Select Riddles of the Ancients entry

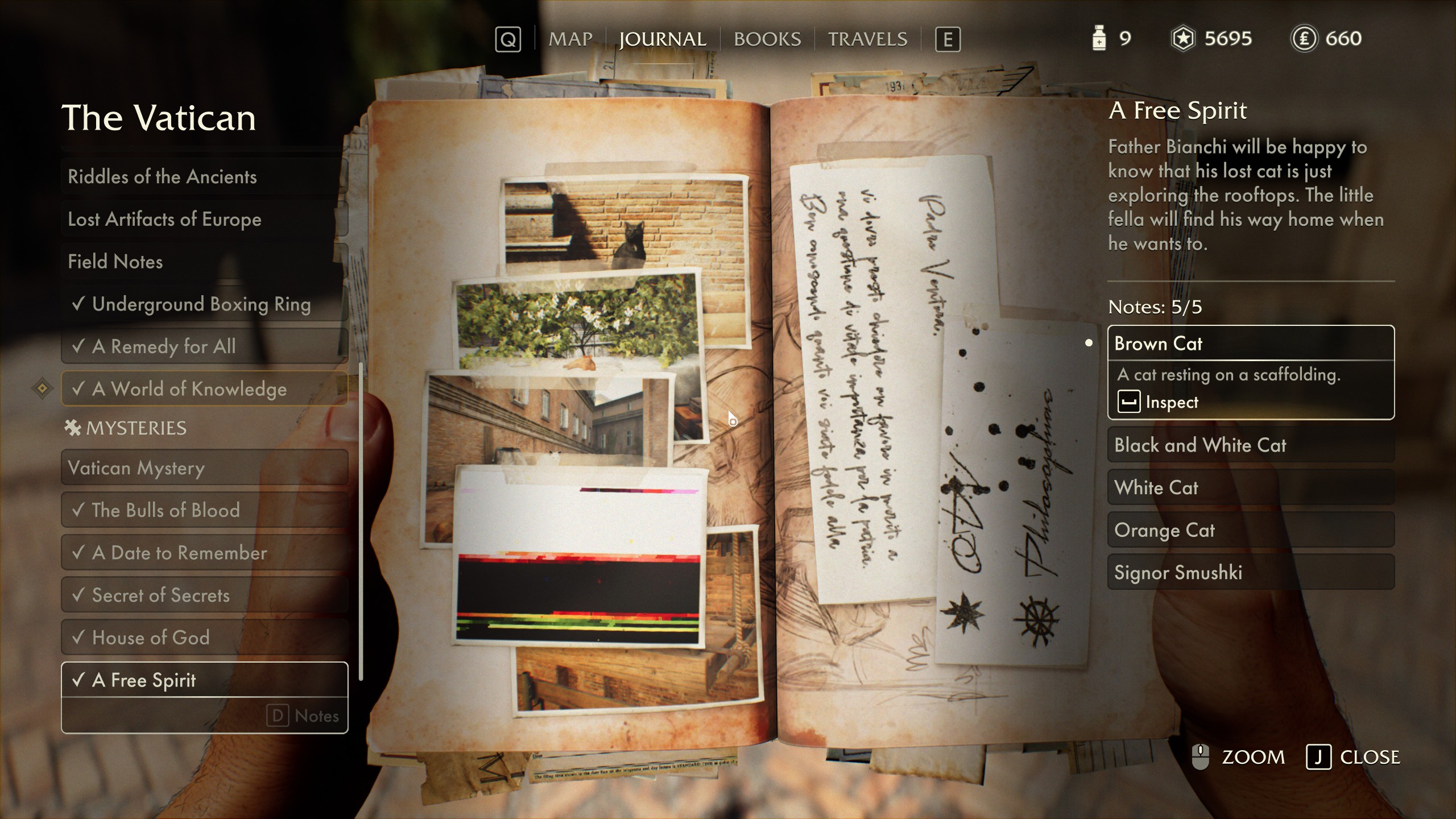pyautogui.click(x=204, y=176)
